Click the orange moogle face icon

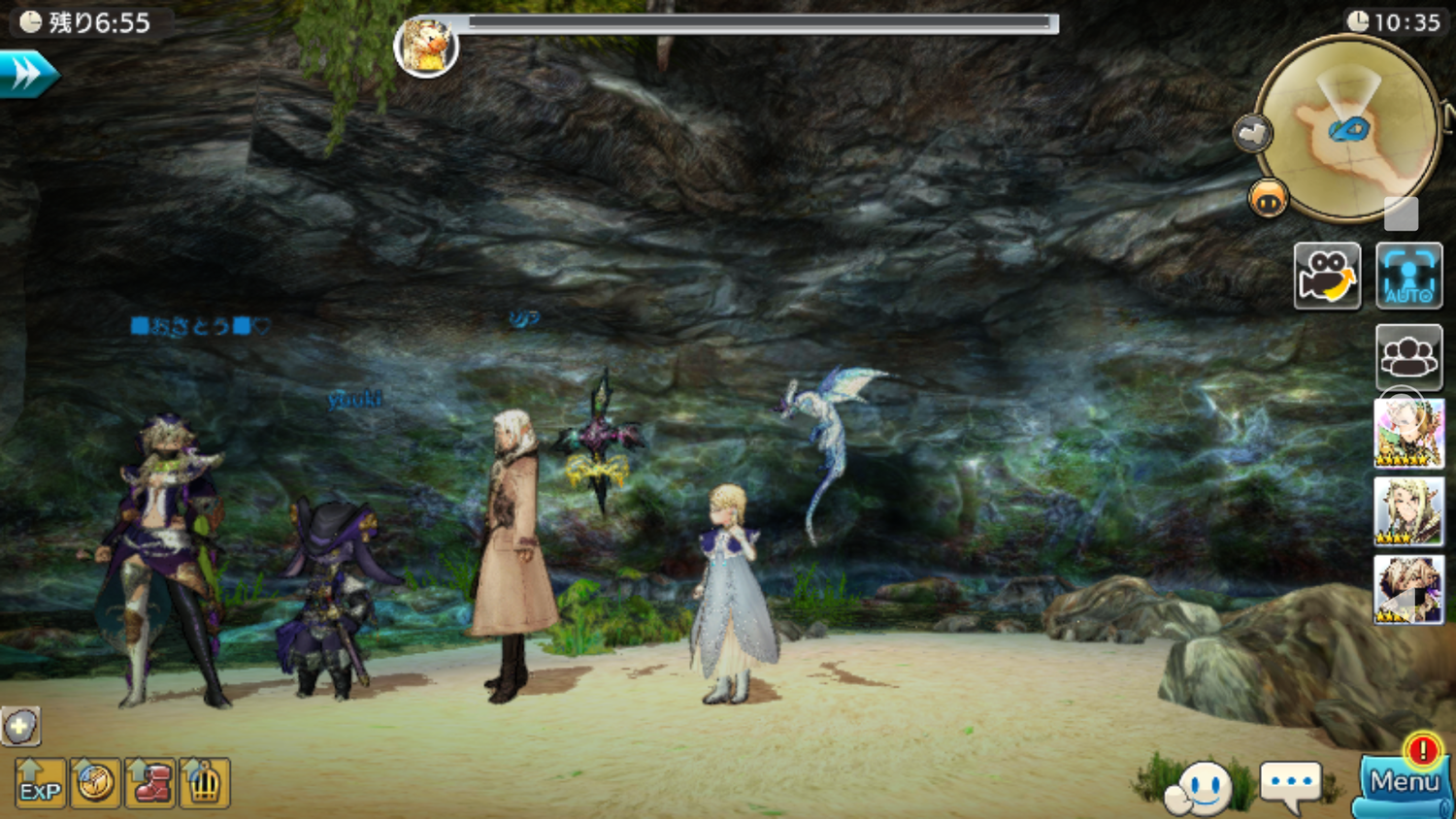pyautogui.click(x=1268, y=199)
